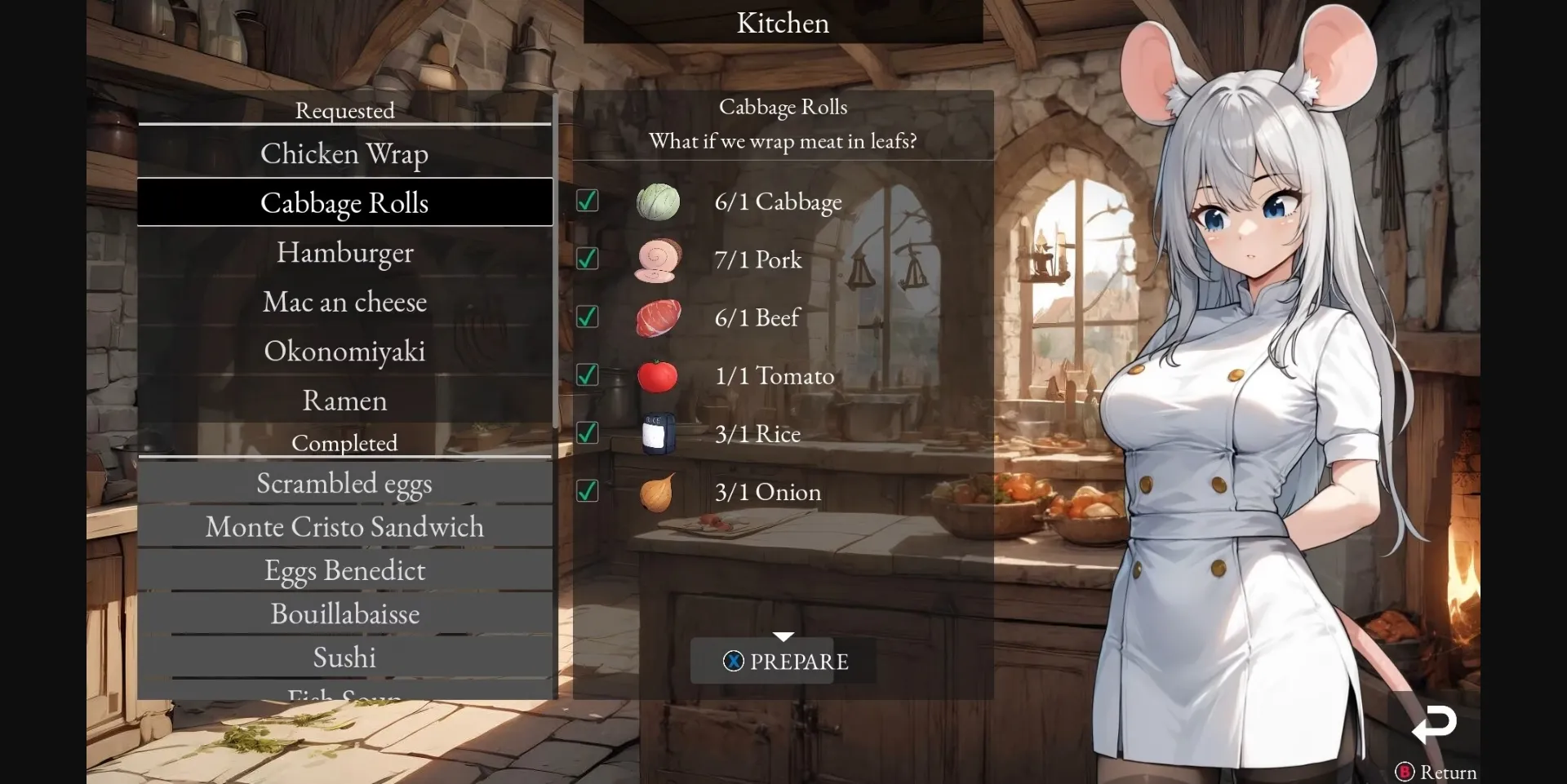The image size is (1567, 784).
Task: Click the B gamepad button icon near Return
Action: tap(1404, 772)
